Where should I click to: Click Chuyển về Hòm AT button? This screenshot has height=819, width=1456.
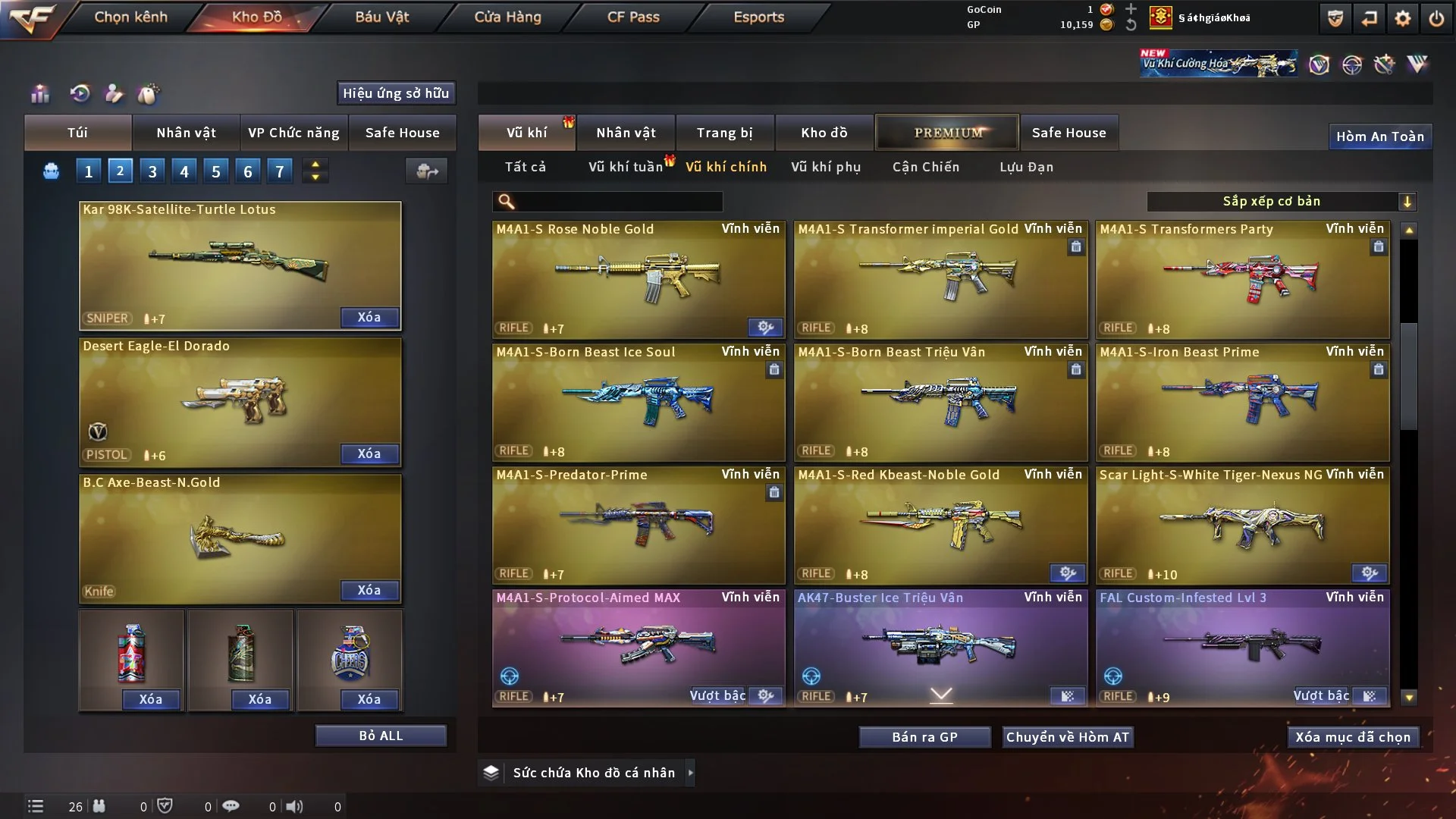1067,737
